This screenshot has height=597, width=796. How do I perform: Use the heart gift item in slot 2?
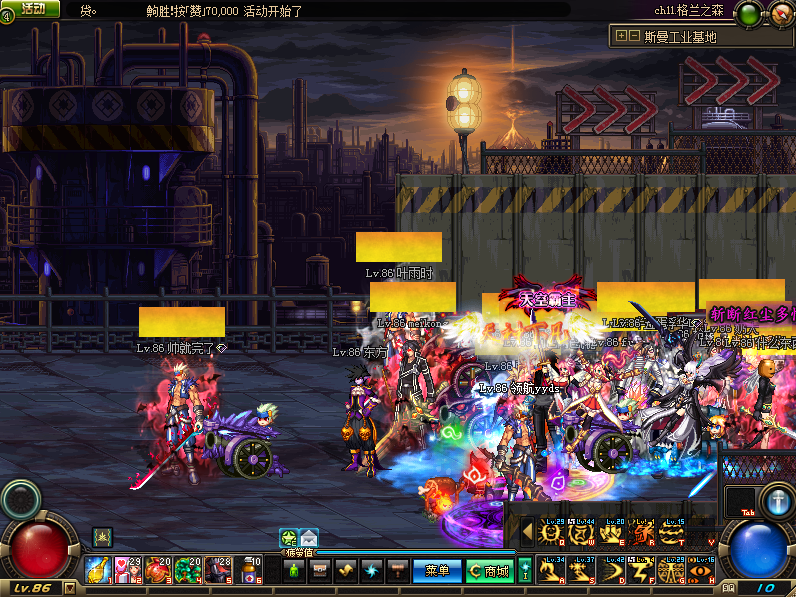(128, 570)
